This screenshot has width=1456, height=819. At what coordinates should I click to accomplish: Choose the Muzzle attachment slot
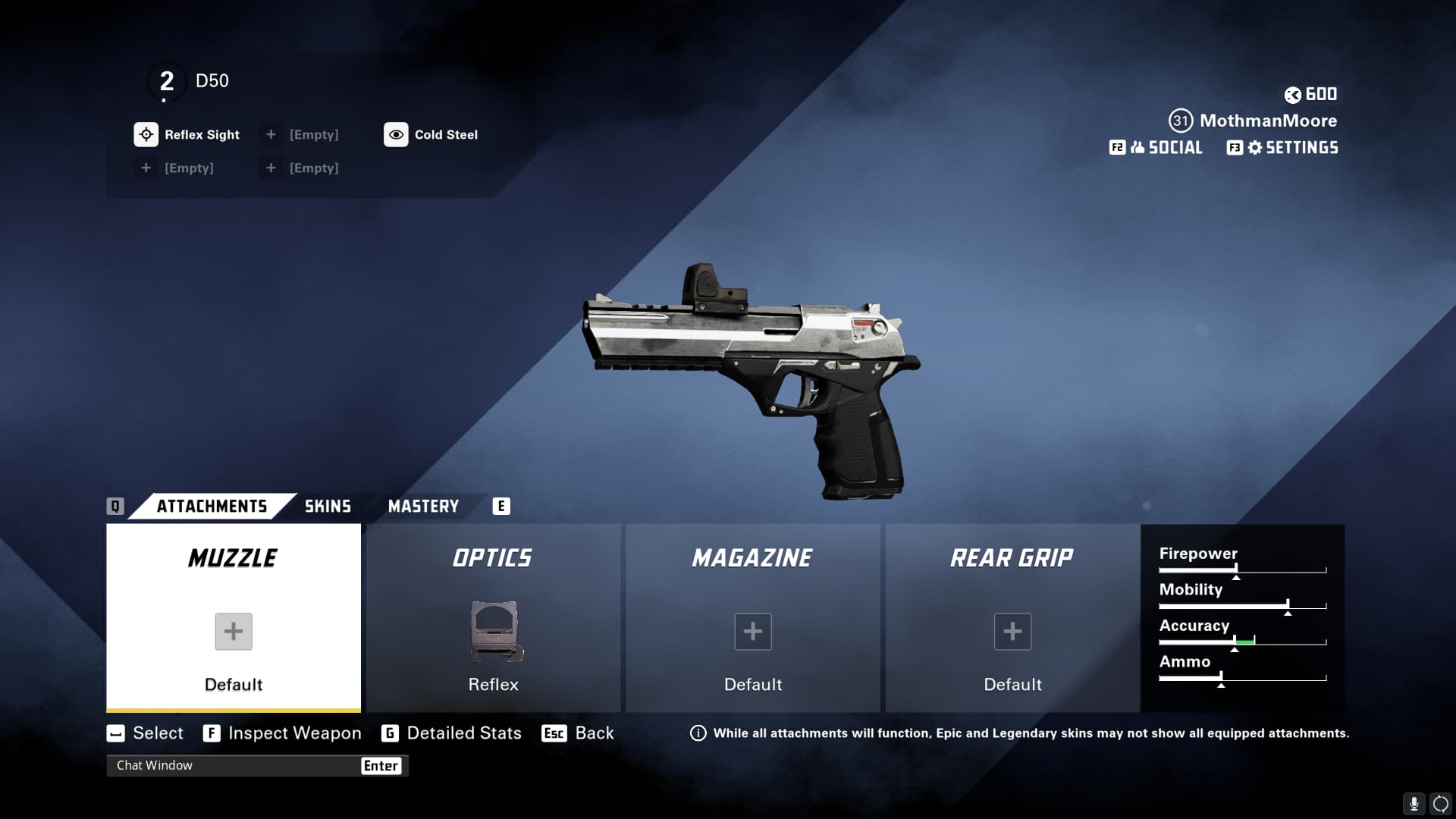(234, 618)
